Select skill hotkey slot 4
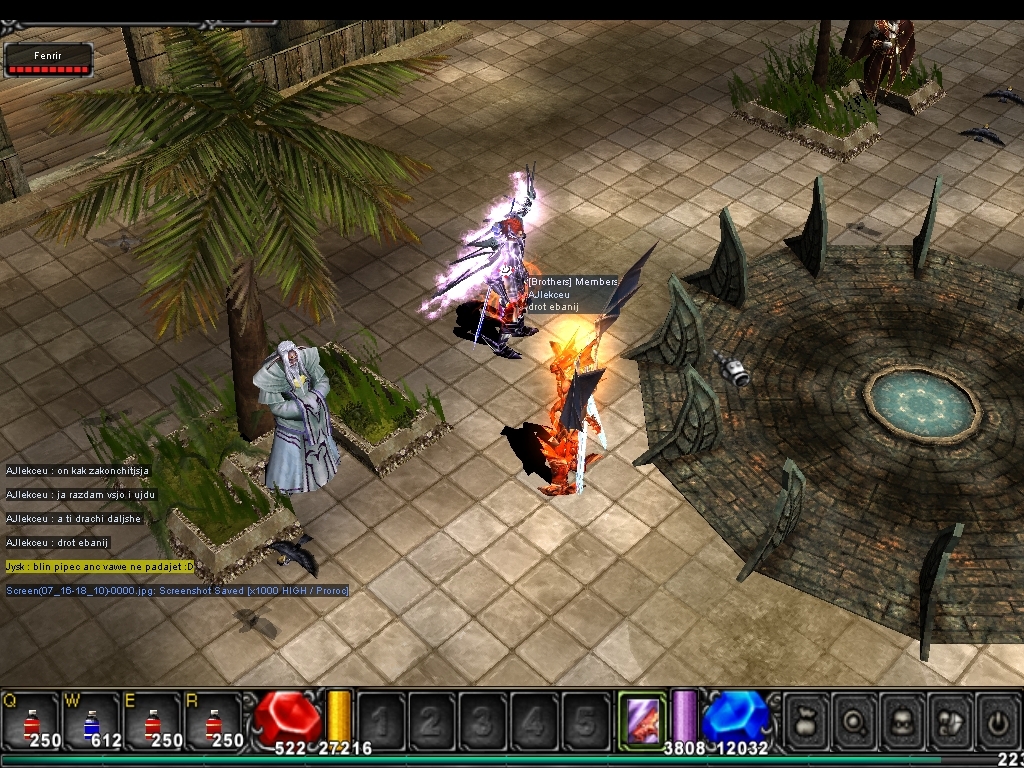 pos(534,720)
